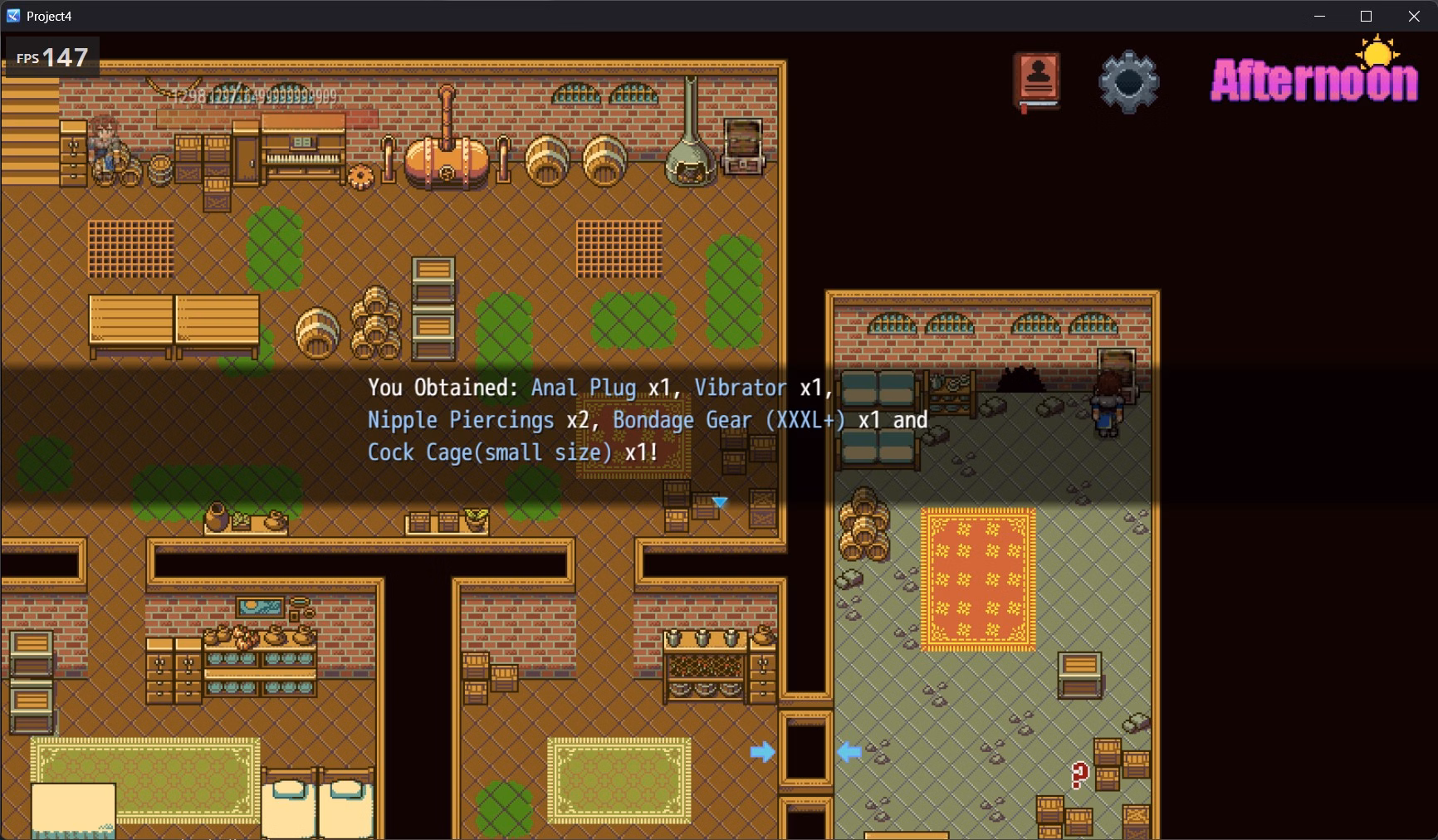Close the Project4 window

1414,17
